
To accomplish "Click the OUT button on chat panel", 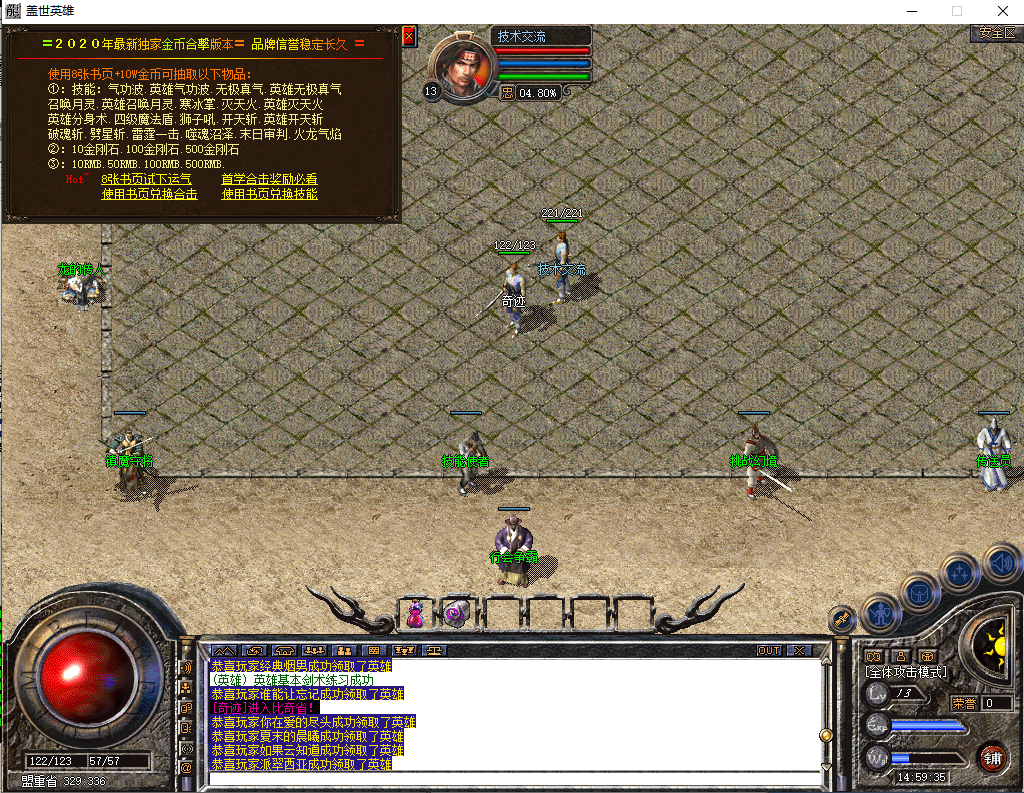I will click(768, 650).
